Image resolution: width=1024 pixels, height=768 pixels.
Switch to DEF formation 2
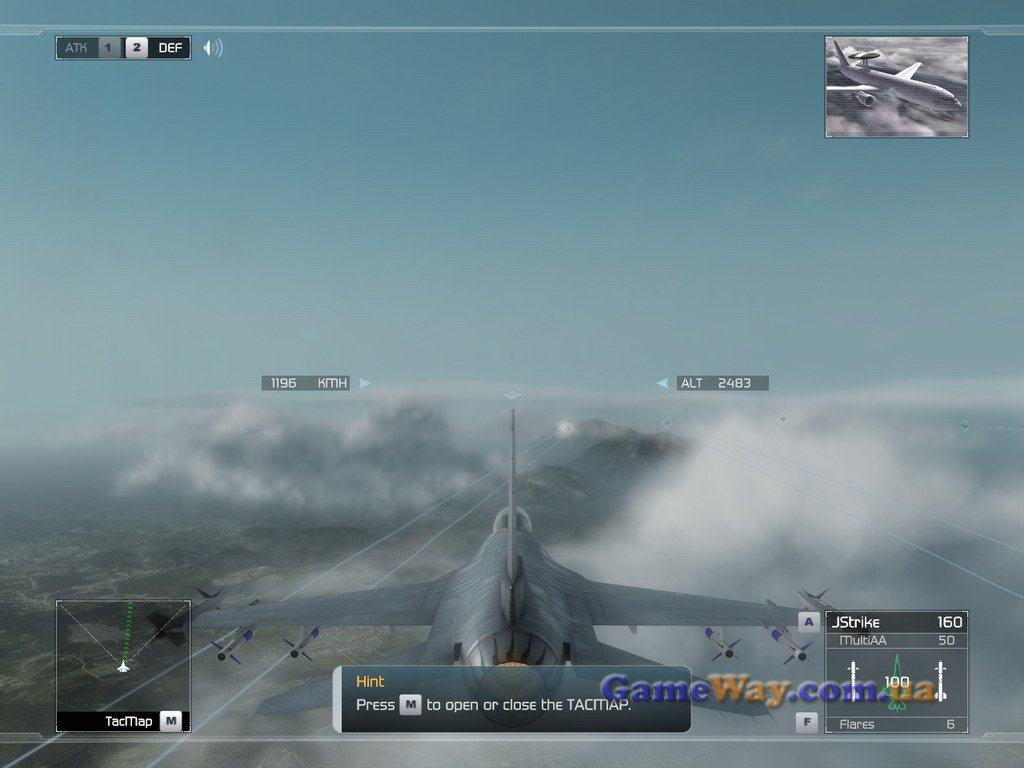click(137, 48)
